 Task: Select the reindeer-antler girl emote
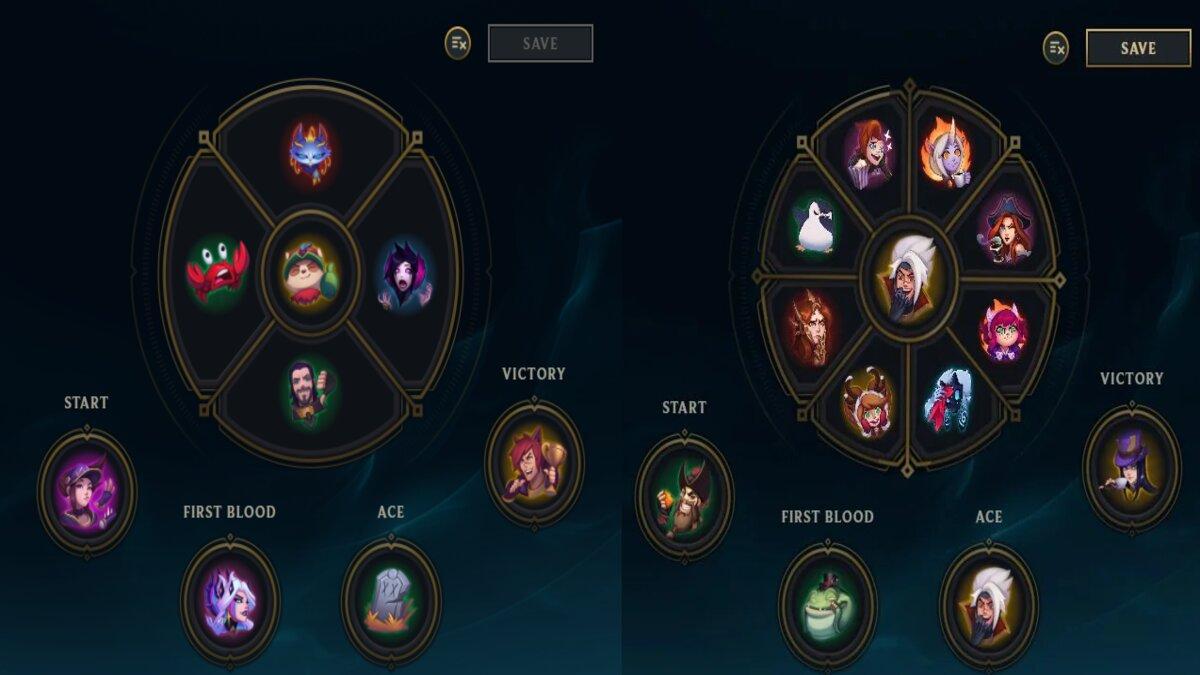(867, 400)
